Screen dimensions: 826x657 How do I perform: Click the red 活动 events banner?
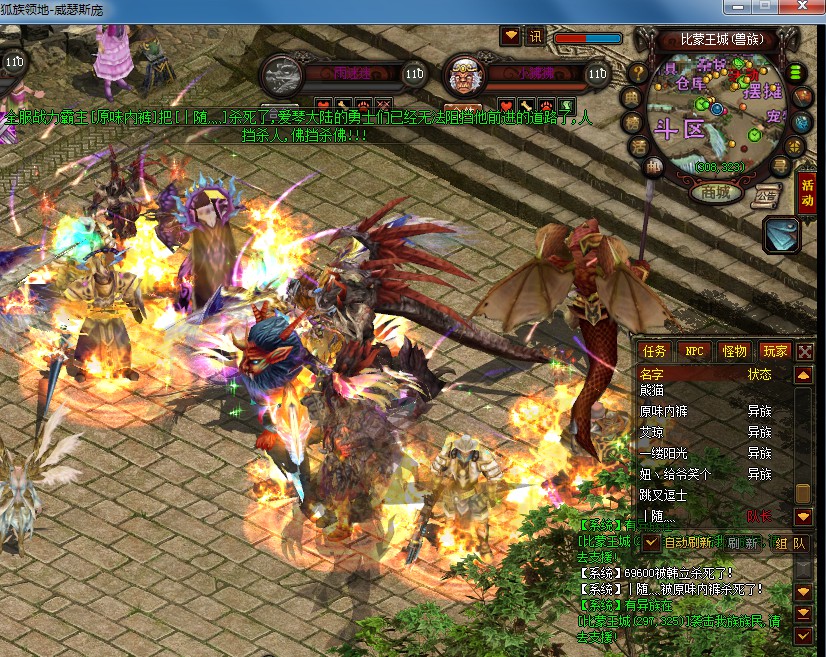click(806, 193)
